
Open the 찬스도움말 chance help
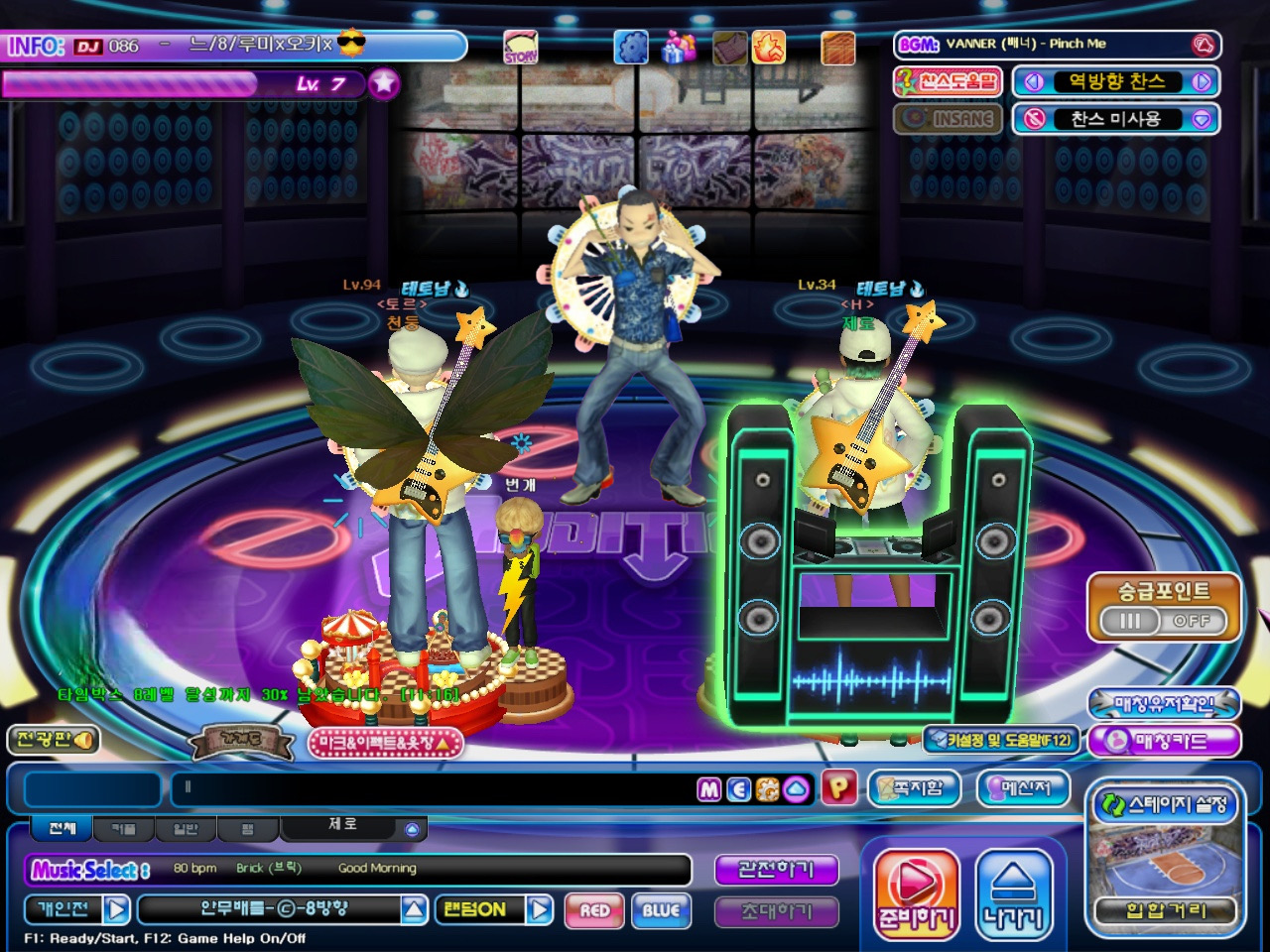point(949,81)
